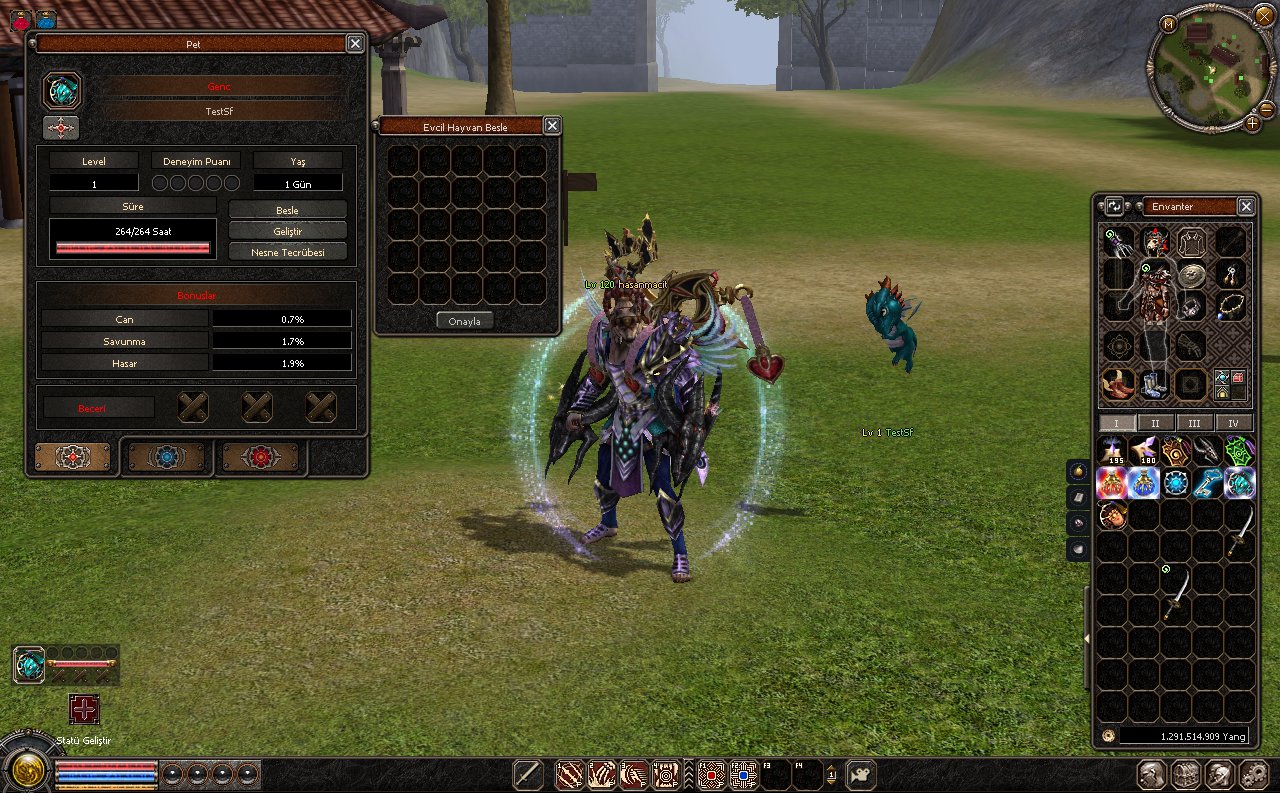This screenshot has height=793, width=1280.
Task: Switch to the red gem pet tab
Action: (260, 457)
